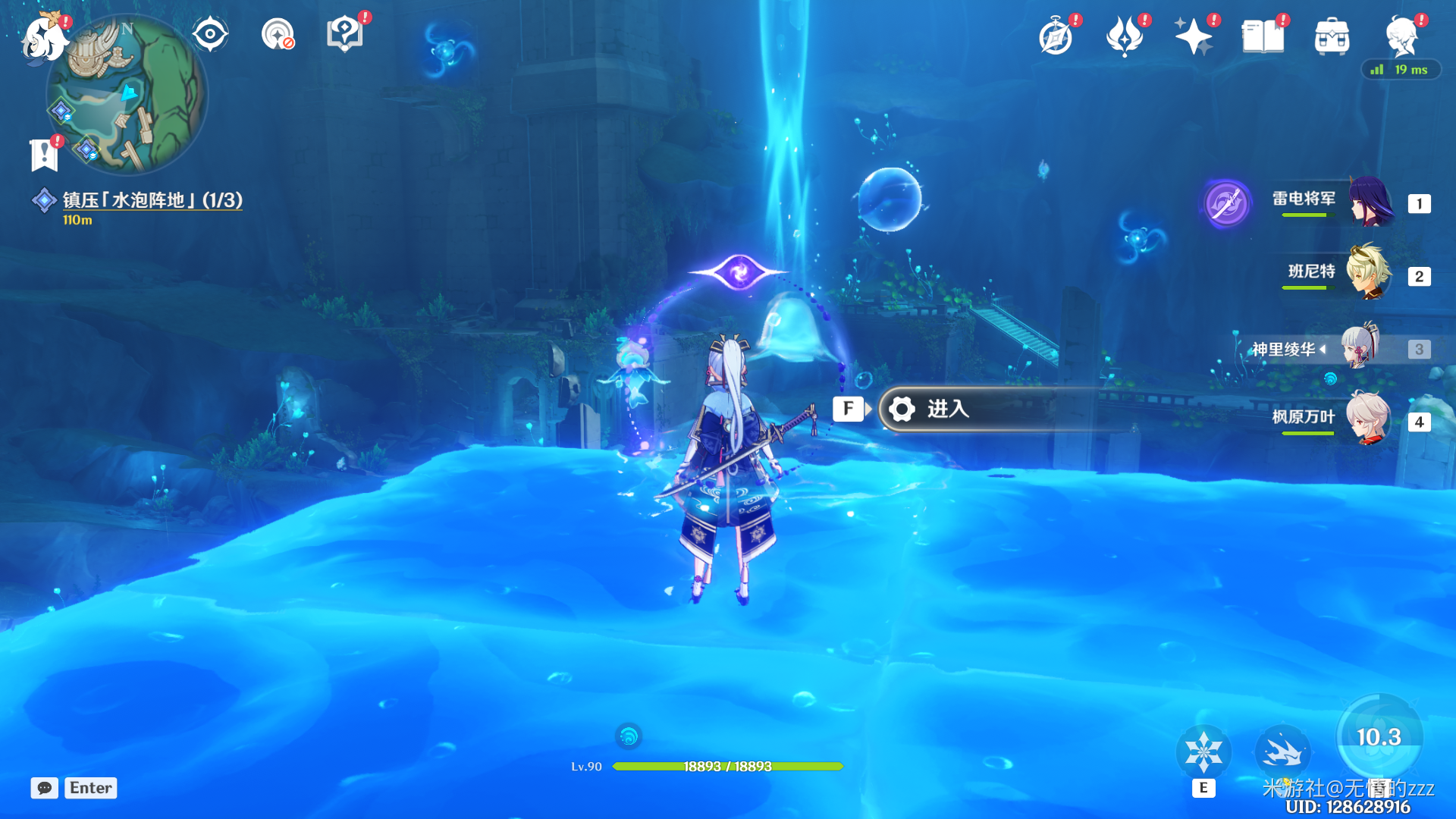Screen dimensions: 1456x819
Task: Open the adventurer handbook compass icon
Action: tap(1056, 36)
